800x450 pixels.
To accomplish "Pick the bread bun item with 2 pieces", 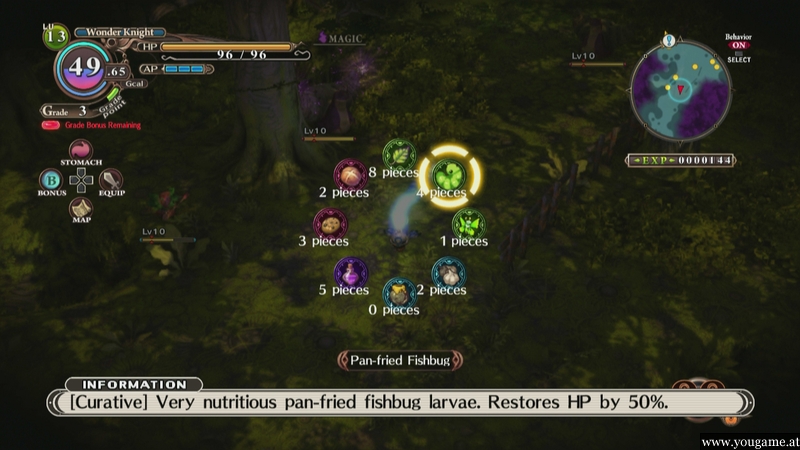I will 349,174.
